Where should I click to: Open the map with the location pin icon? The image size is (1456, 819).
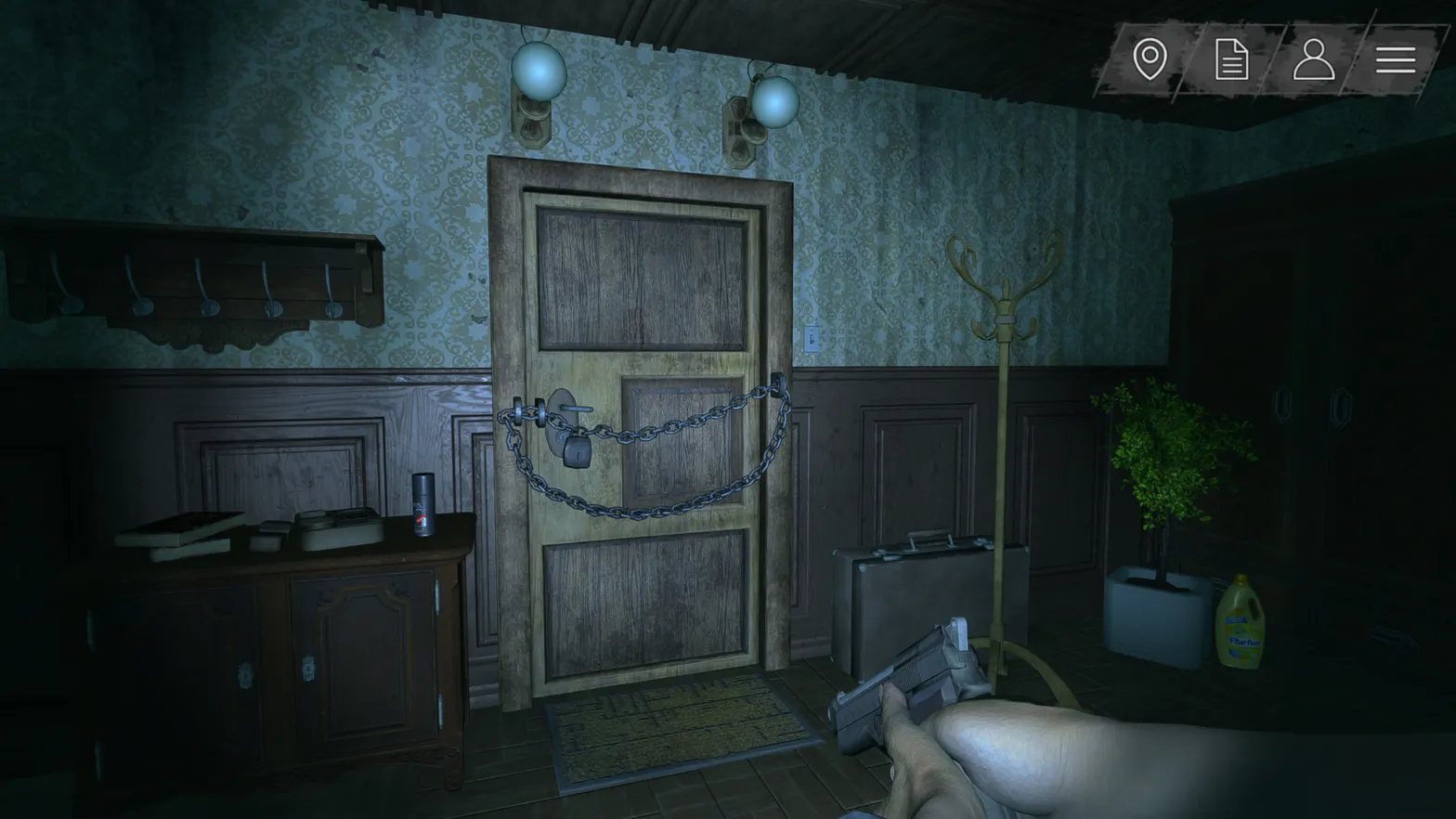pos(1150,59)
